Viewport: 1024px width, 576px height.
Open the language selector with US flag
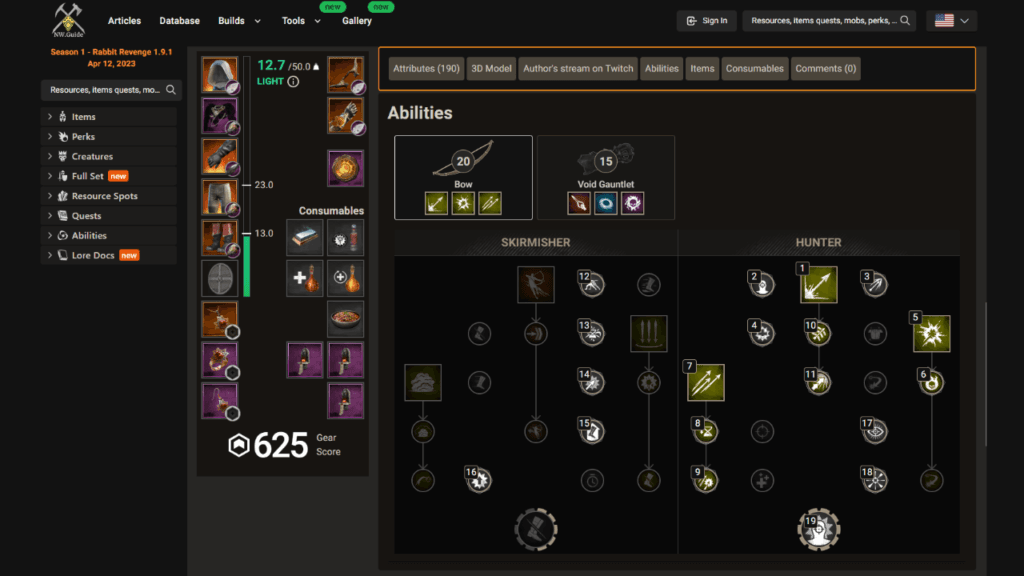click(x=951, y=20)
